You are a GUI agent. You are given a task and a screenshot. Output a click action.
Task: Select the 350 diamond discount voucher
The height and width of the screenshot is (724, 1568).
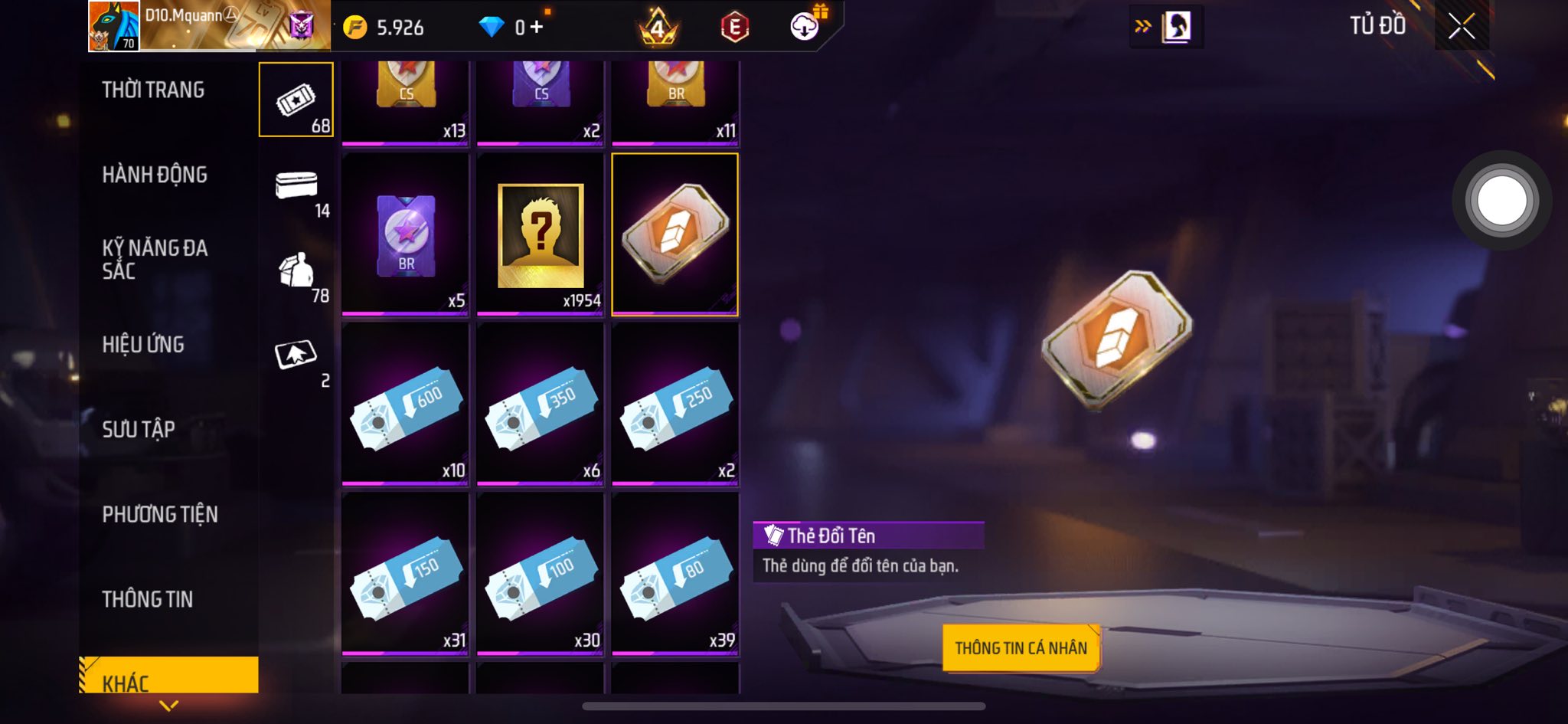coord(540,404)
